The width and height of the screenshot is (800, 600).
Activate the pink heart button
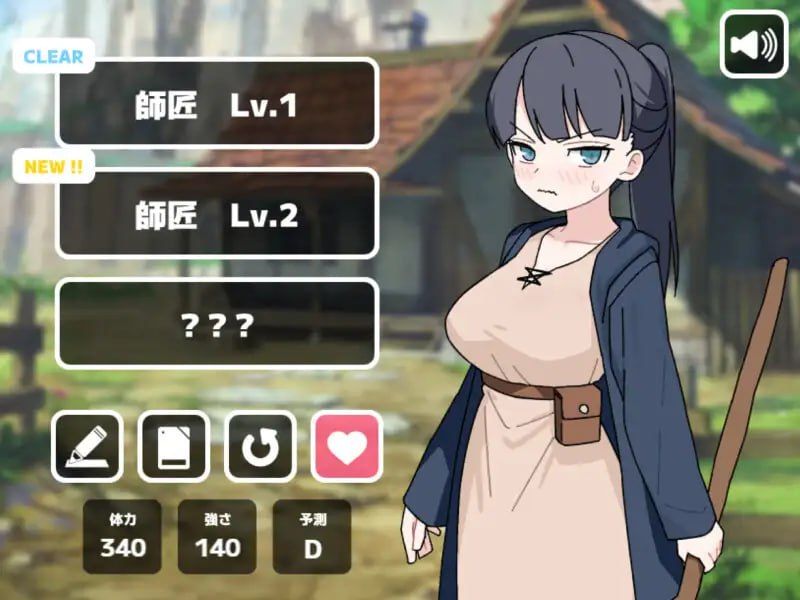pyautogui.click(x=347, y=446)
